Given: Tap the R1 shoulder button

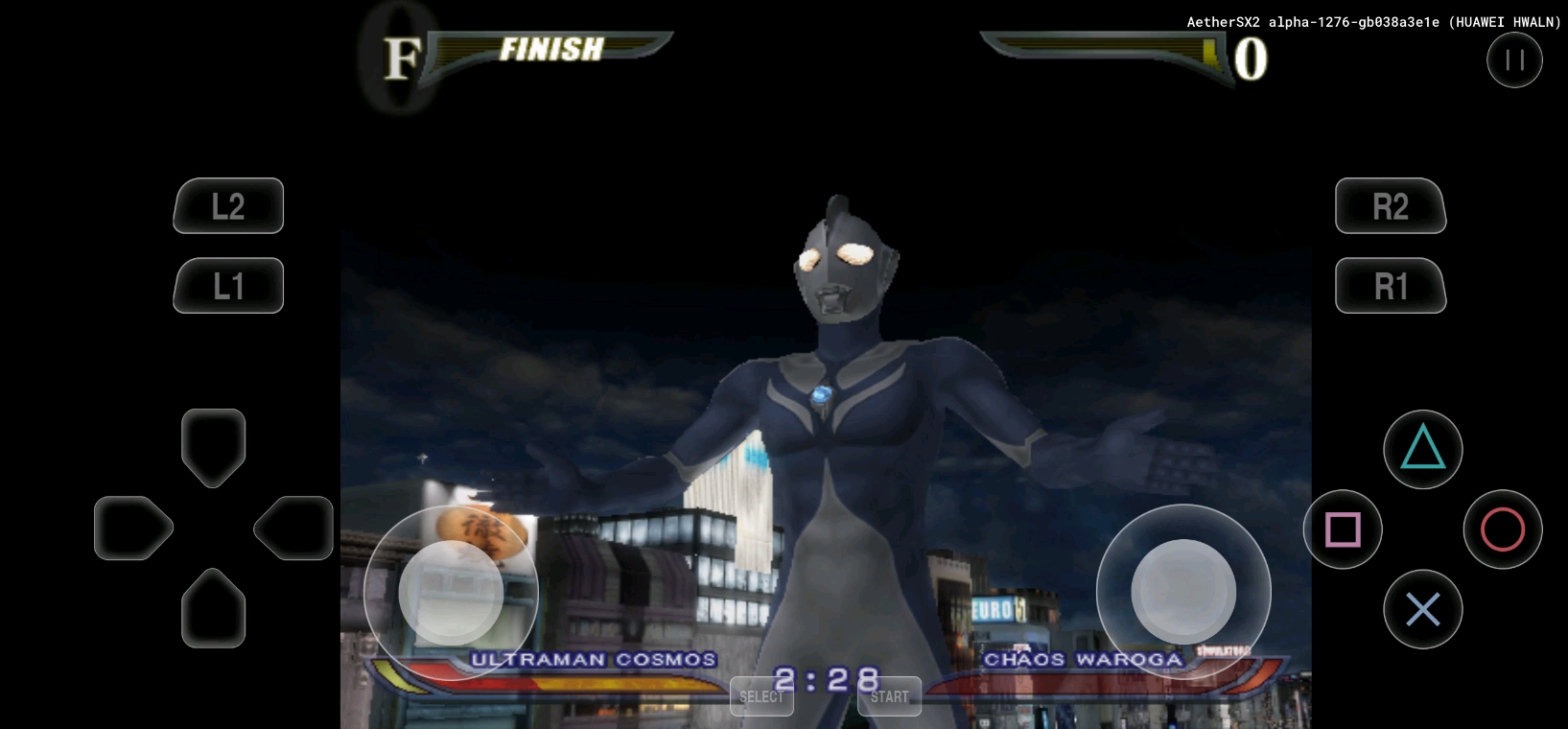Looking at the screenshot, I should pos(1391,286).
